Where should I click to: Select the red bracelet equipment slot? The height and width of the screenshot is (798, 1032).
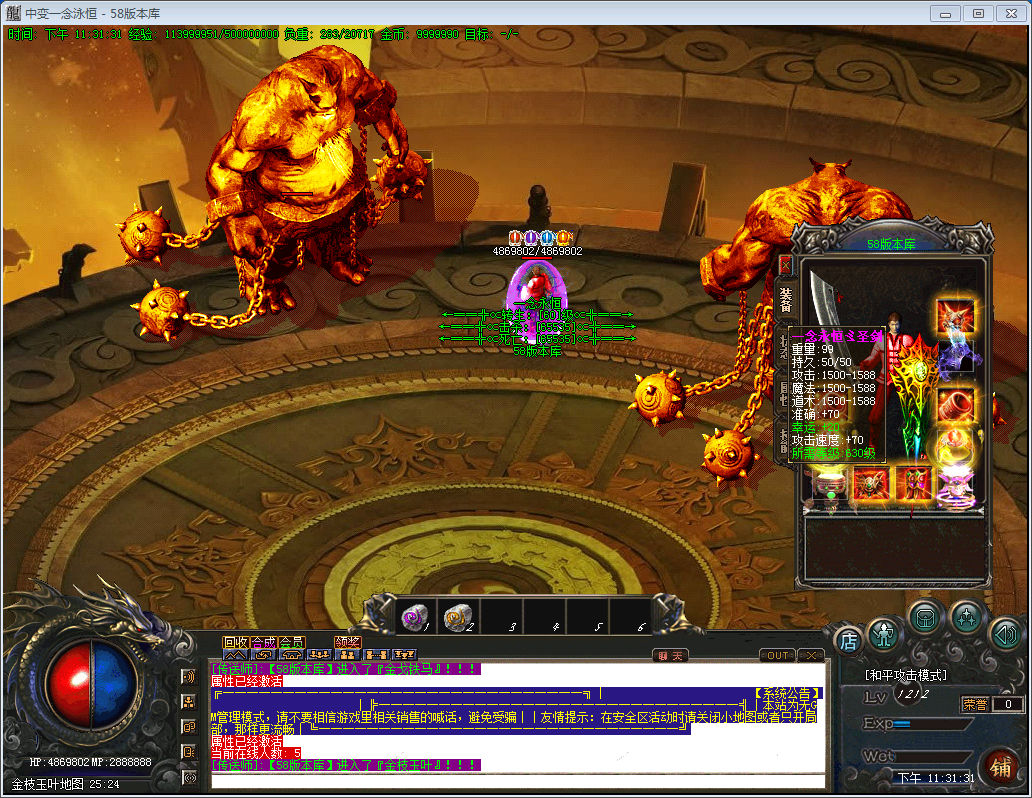[x=955, y=404]
